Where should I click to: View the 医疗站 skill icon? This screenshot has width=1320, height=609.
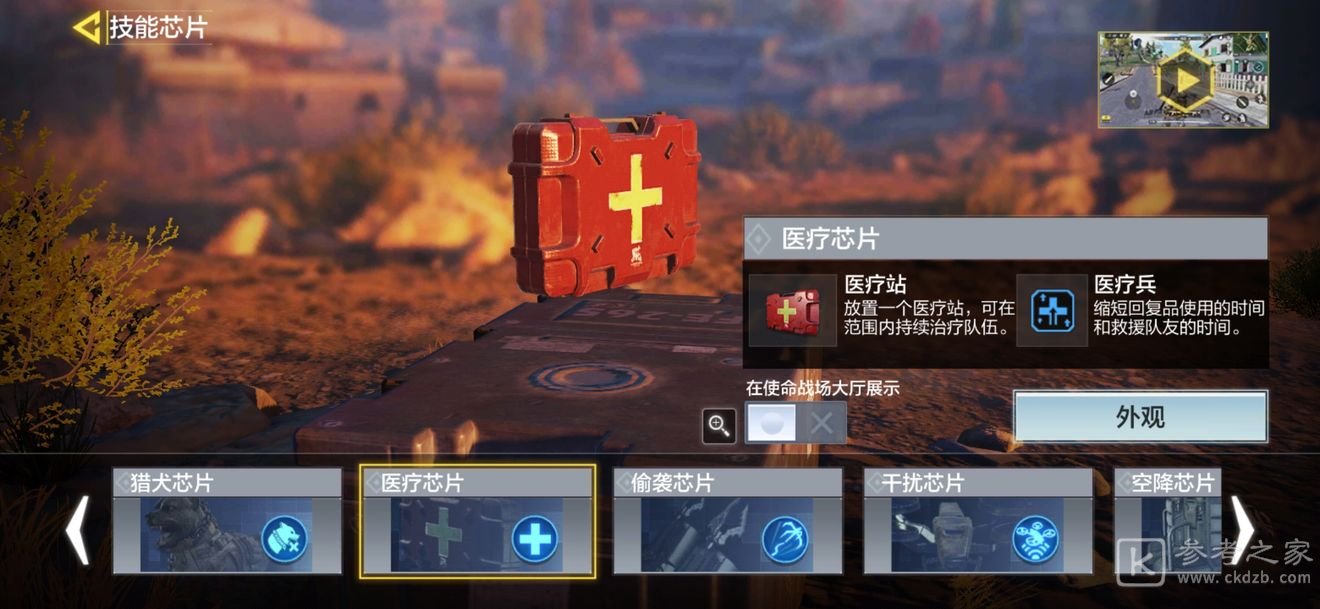[792, 311]
